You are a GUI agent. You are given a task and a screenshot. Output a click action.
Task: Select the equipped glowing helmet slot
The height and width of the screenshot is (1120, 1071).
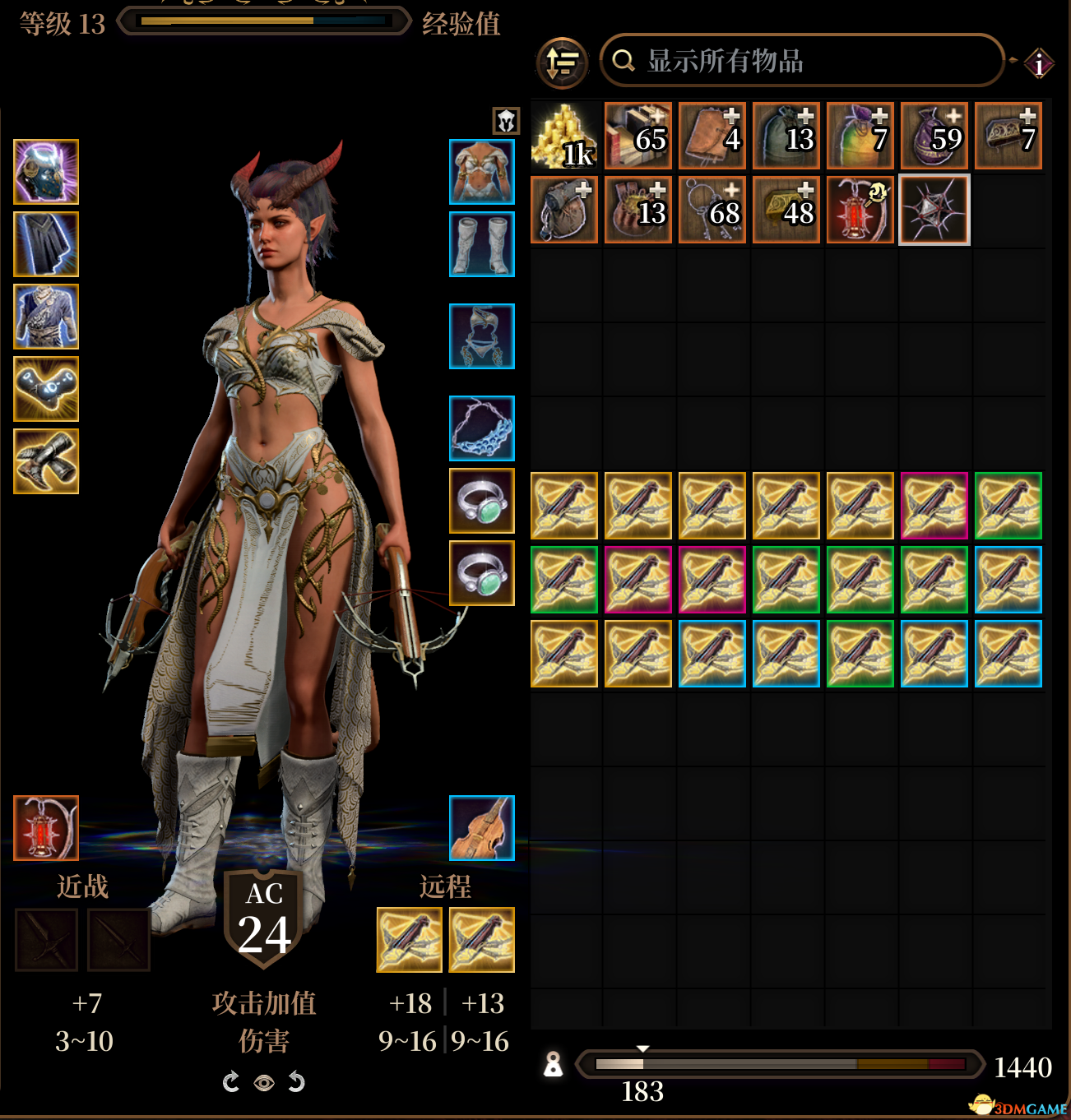click(46, 172)
